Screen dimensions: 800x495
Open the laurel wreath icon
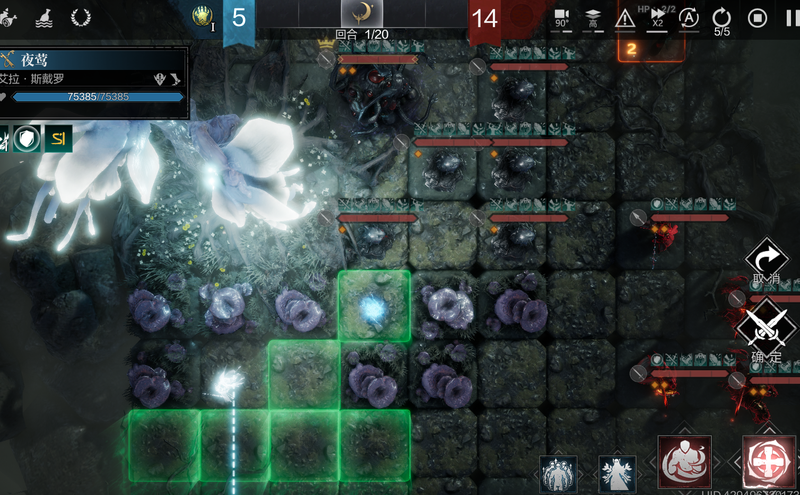(x=81, y=17)
